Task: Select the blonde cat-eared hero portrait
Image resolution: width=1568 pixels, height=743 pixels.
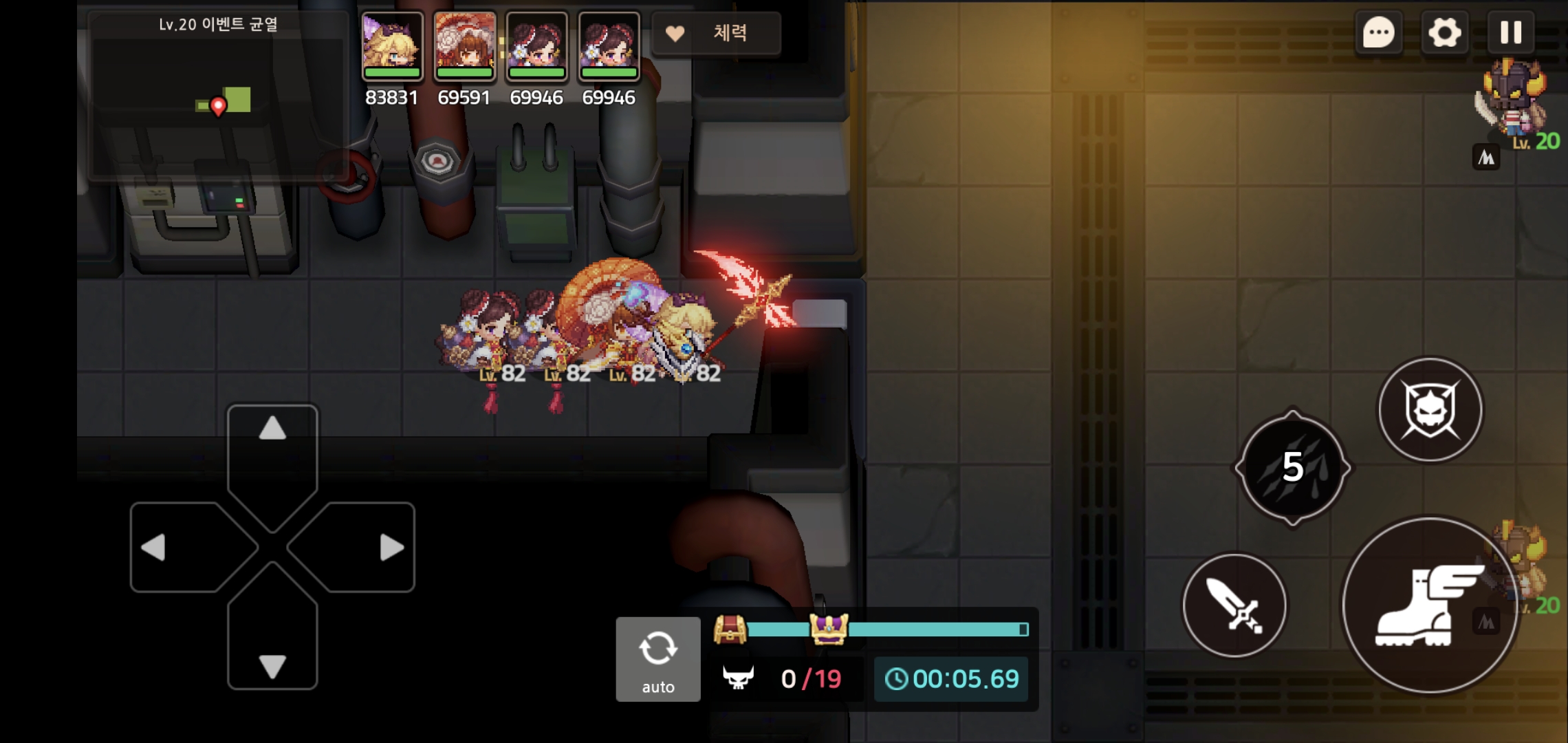Action: click(x=392, y=46)
